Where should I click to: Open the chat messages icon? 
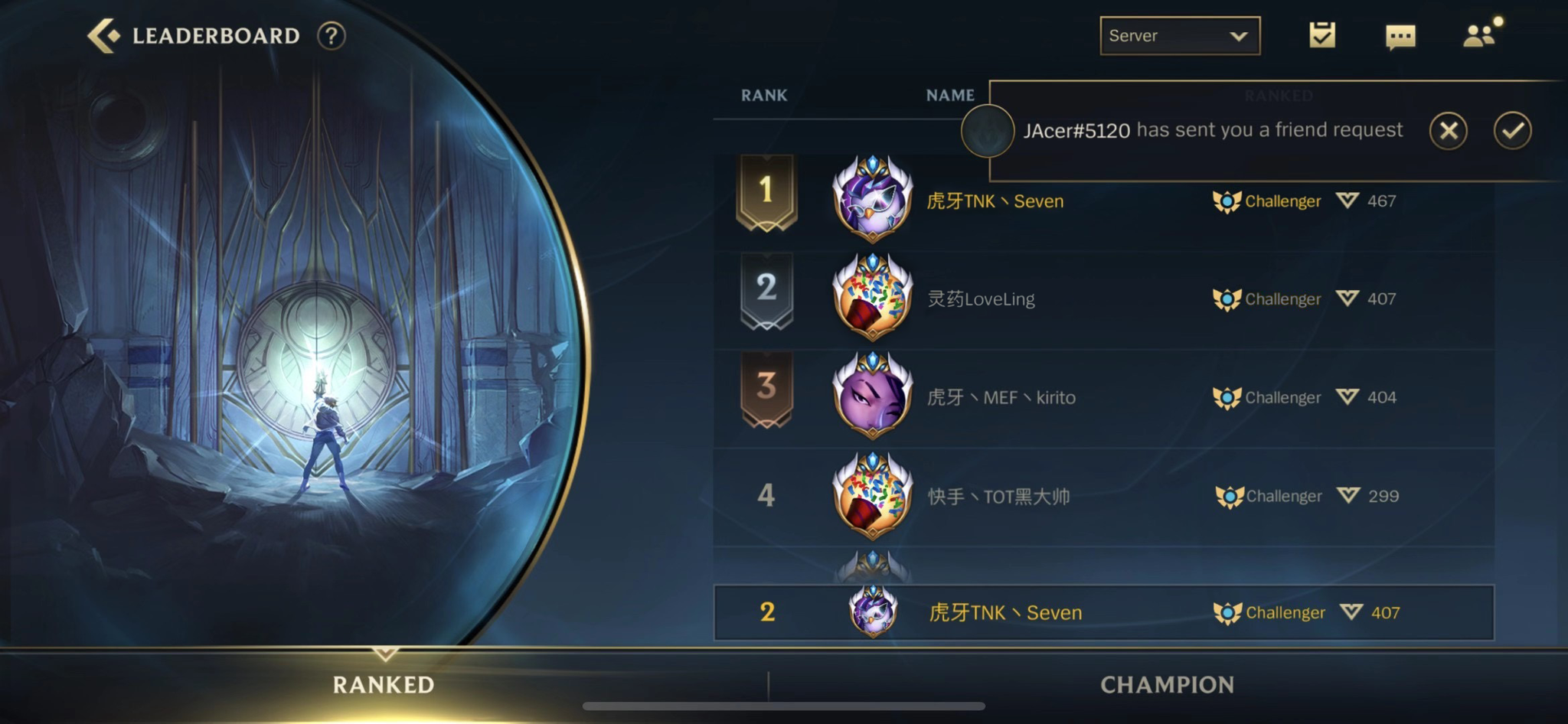(x=1400, y=35)
